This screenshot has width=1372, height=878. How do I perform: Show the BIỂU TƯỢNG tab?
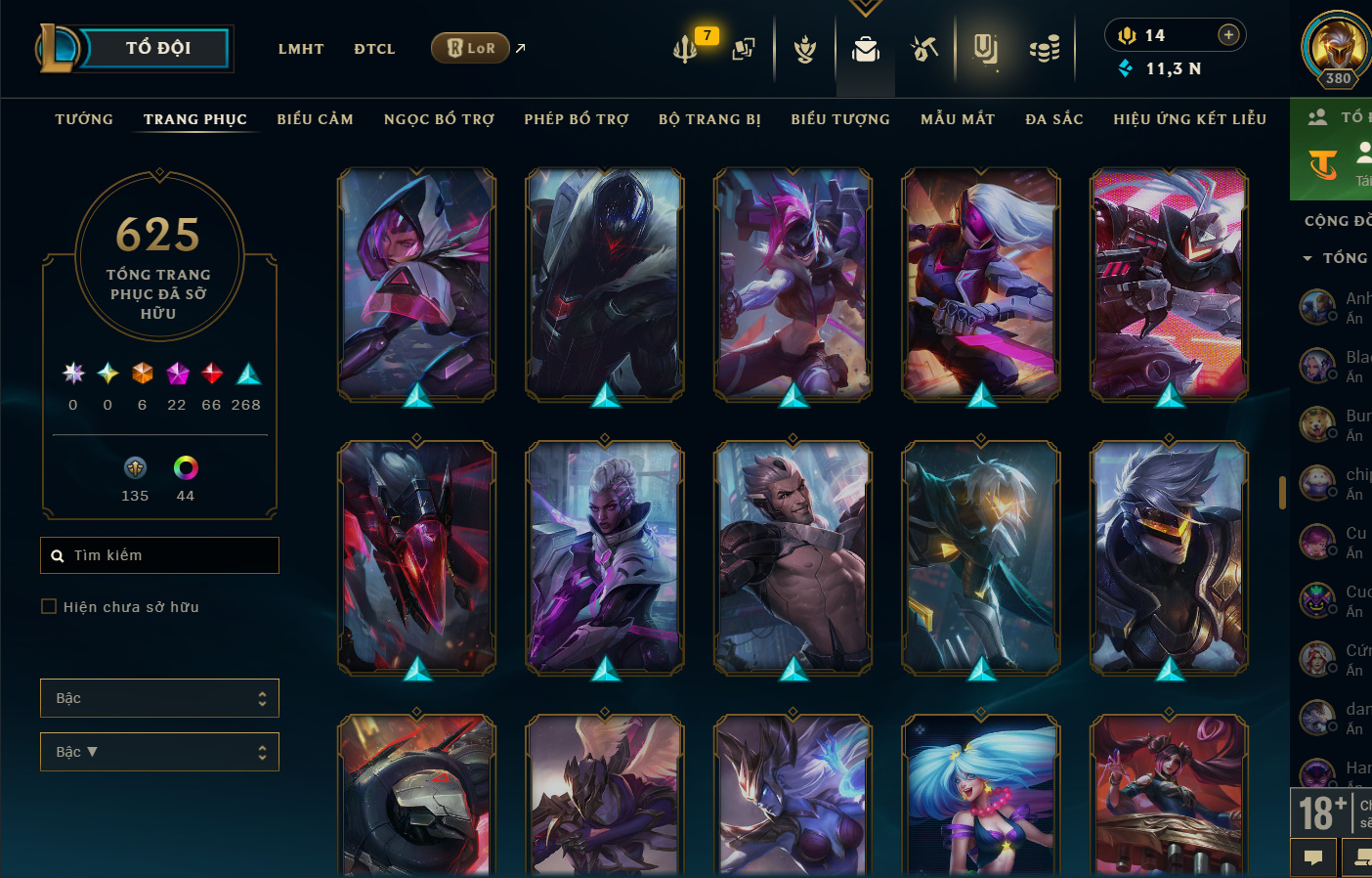tap(840, 119)
